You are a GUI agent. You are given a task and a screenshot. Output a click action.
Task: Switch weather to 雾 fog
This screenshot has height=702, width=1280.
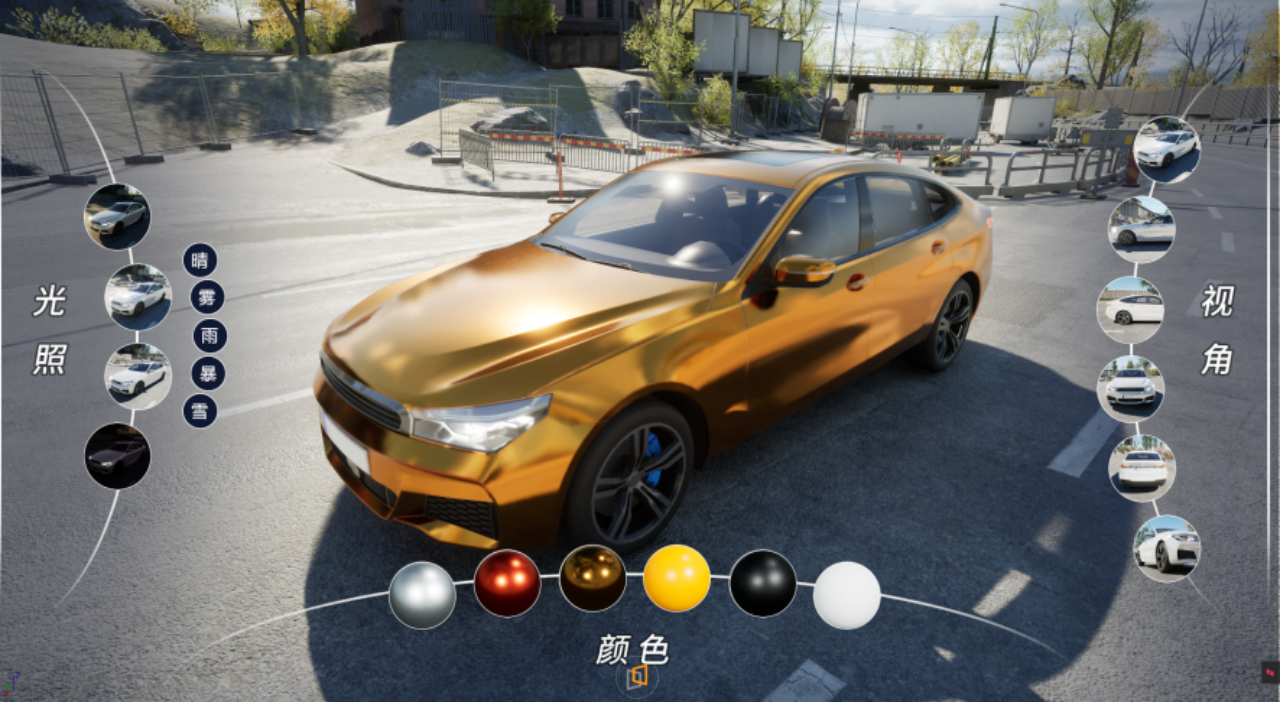[207, 297]
